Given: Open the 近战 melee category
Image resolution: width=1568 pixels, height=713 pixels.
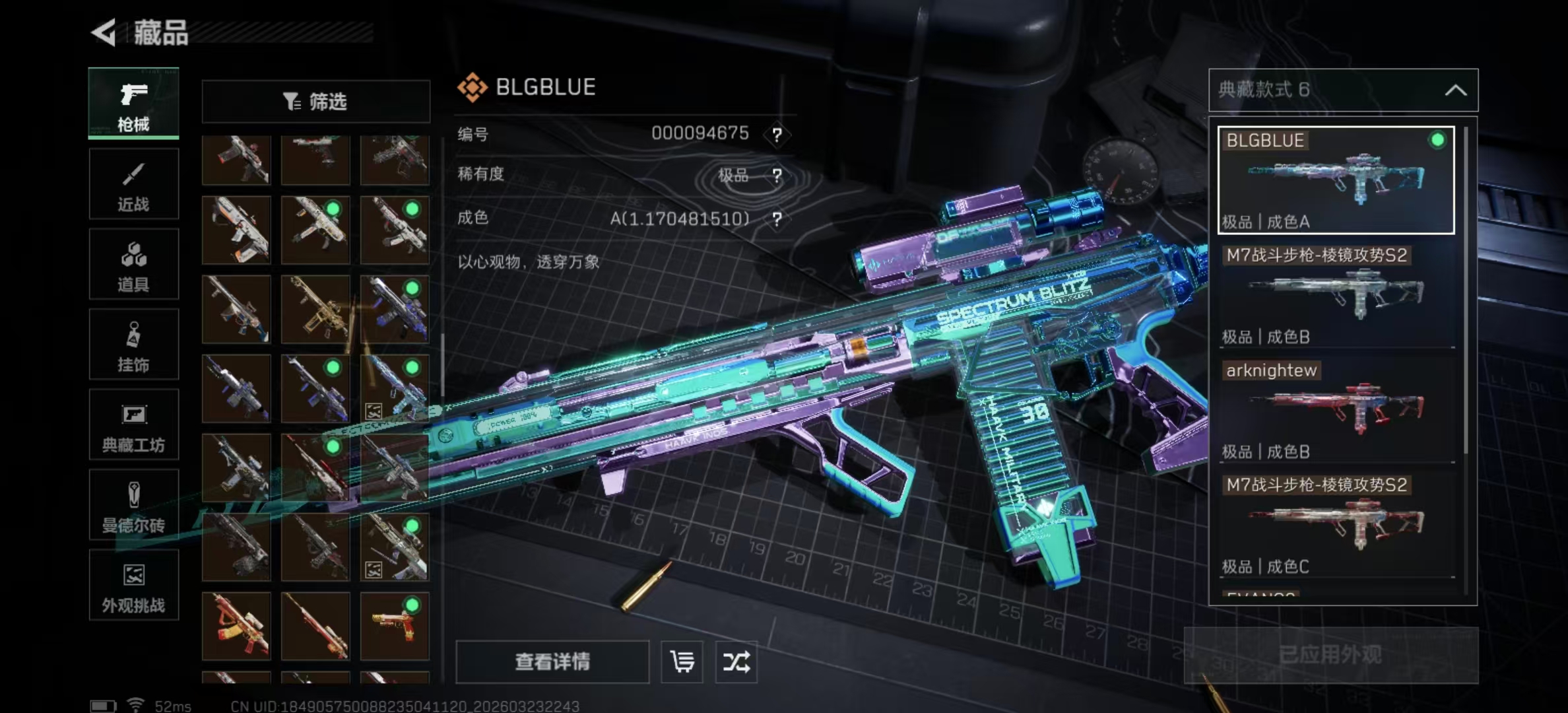Looking at the screenshot, I should (x=133, y=184).
